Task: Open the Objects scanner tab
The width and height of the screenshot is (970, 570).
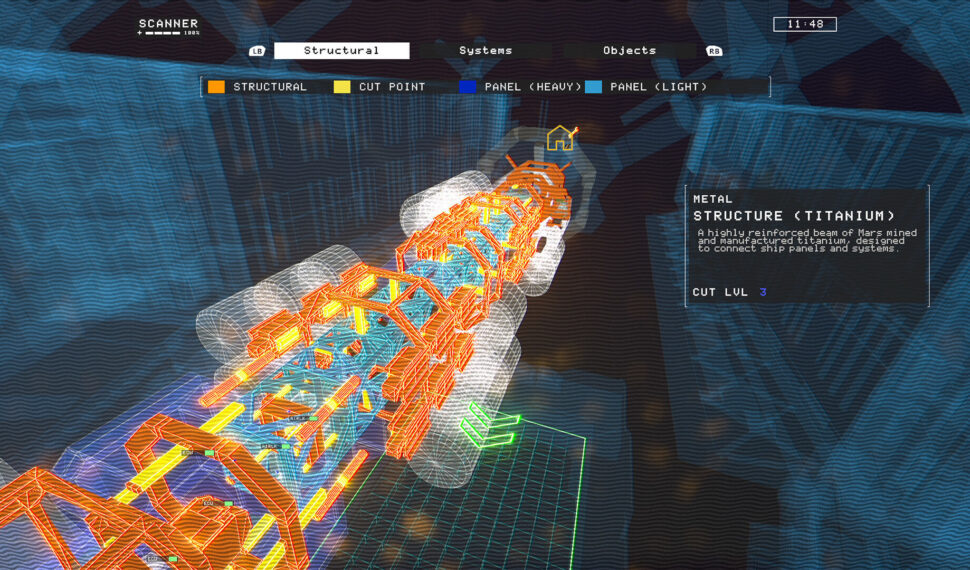Action: pos(629,51)
